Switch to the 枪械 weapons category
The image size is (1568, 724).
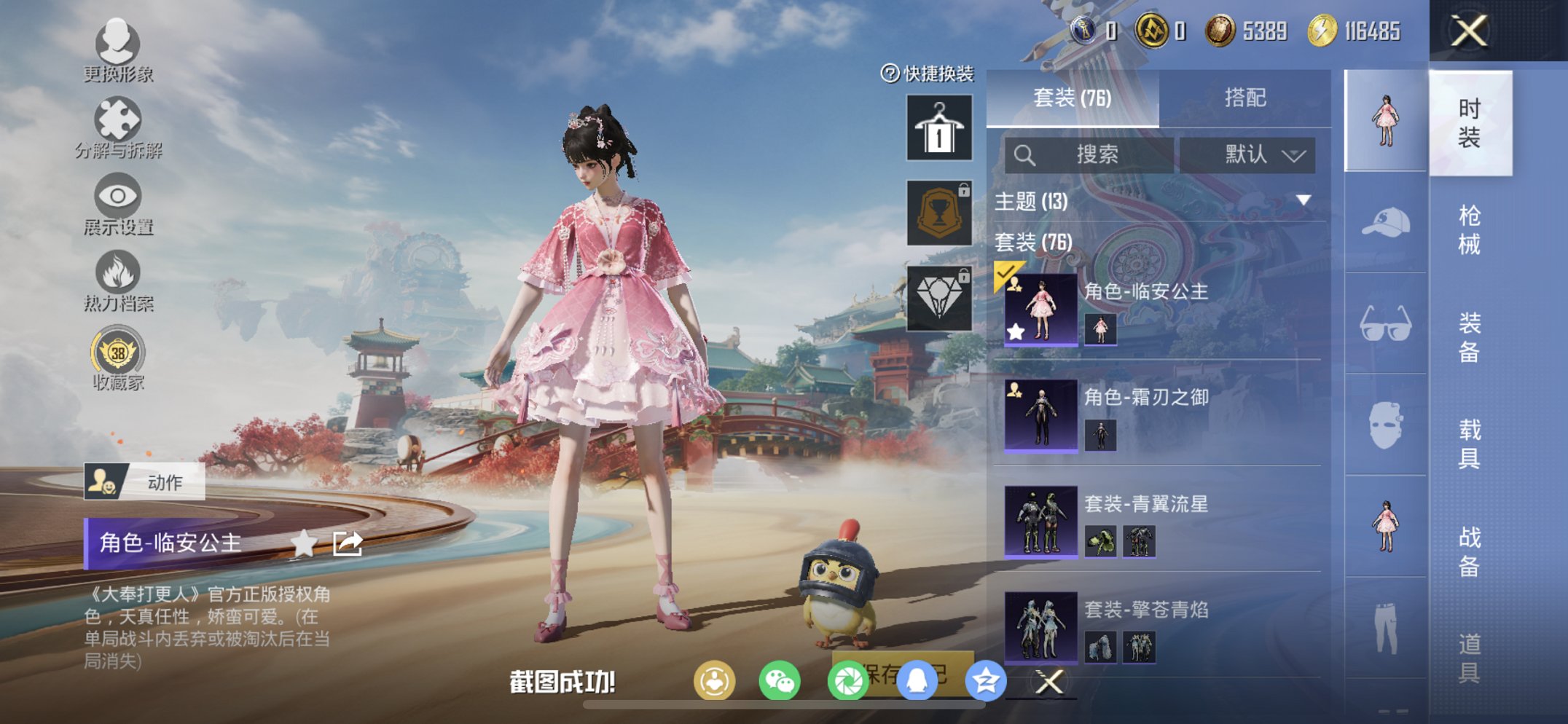[x=1470, y=226]
